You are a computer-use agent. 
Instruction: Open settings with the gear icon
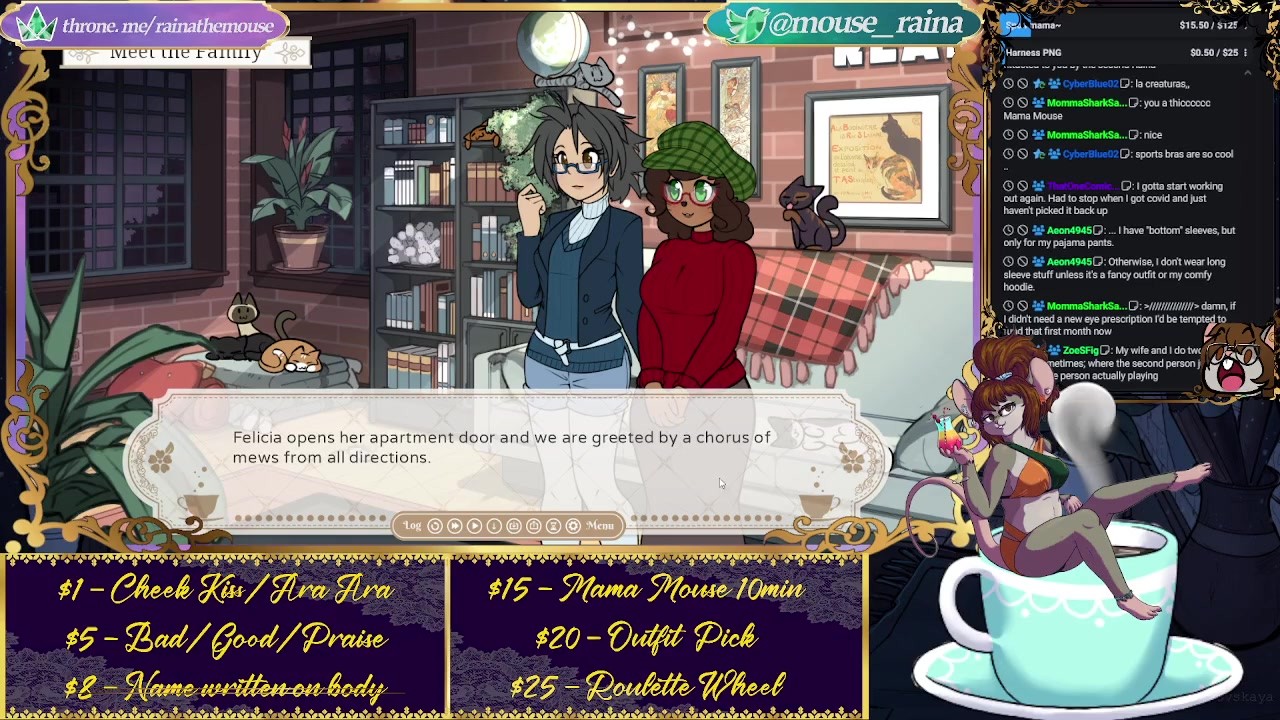tap(573, 526)
